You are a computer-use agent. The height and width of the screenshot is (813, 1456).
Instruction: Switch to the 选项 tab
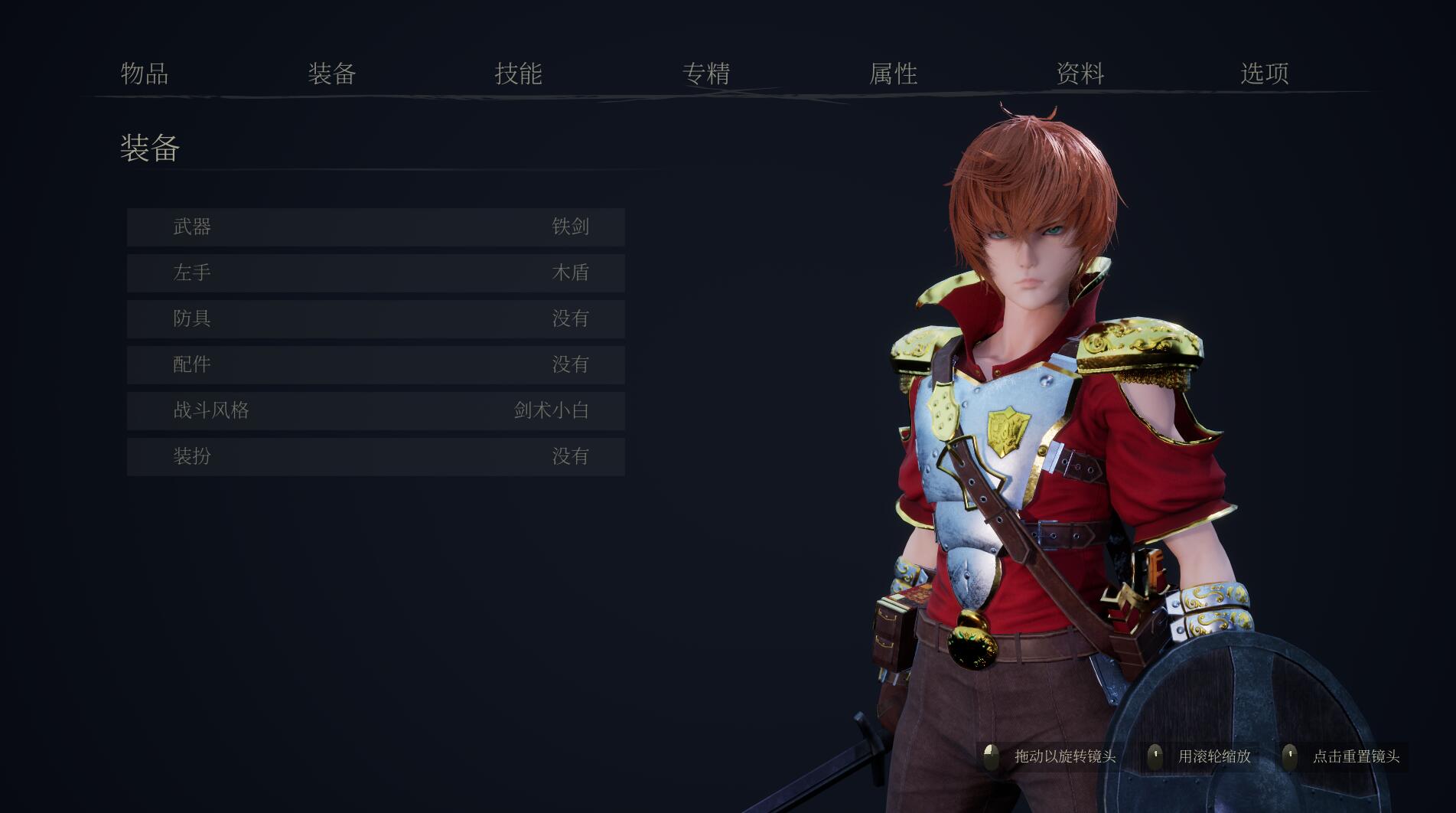[x=1265, y=73]
